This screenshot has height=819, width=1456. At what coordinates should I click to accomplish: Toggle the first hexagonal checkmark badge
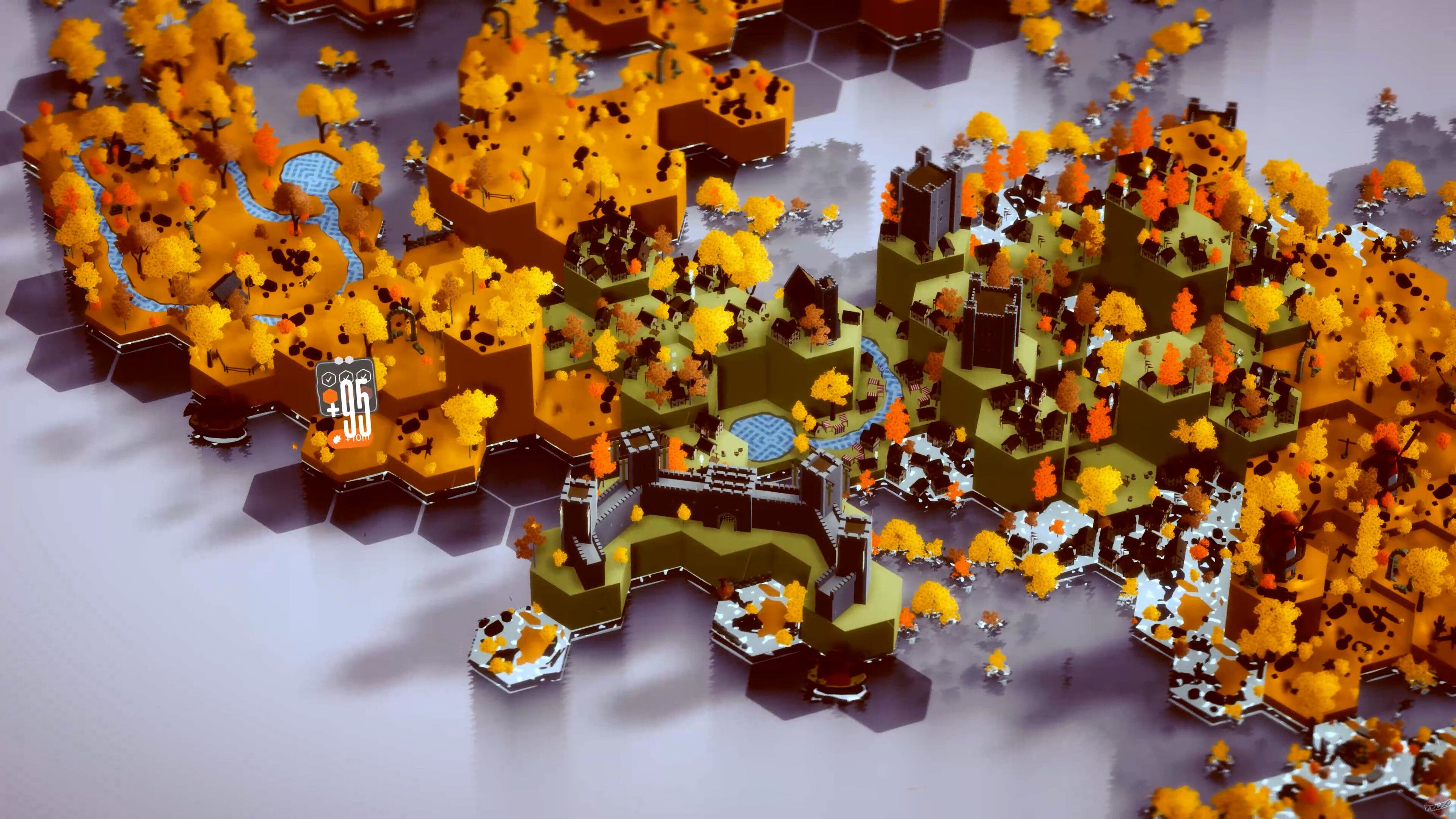[329, 379]
